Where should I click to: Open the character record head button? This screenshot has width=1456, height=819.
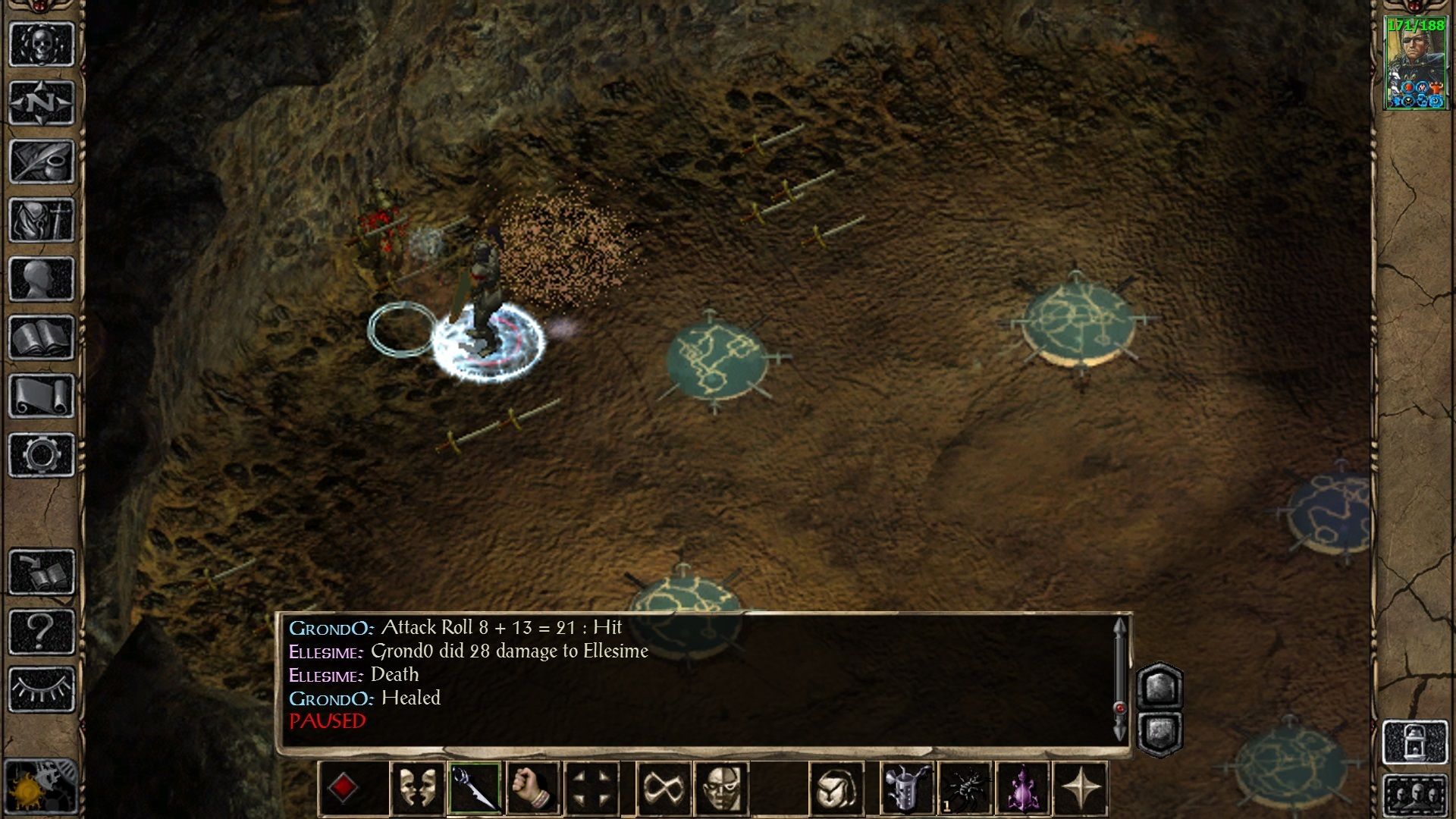(x=42, y=278)
